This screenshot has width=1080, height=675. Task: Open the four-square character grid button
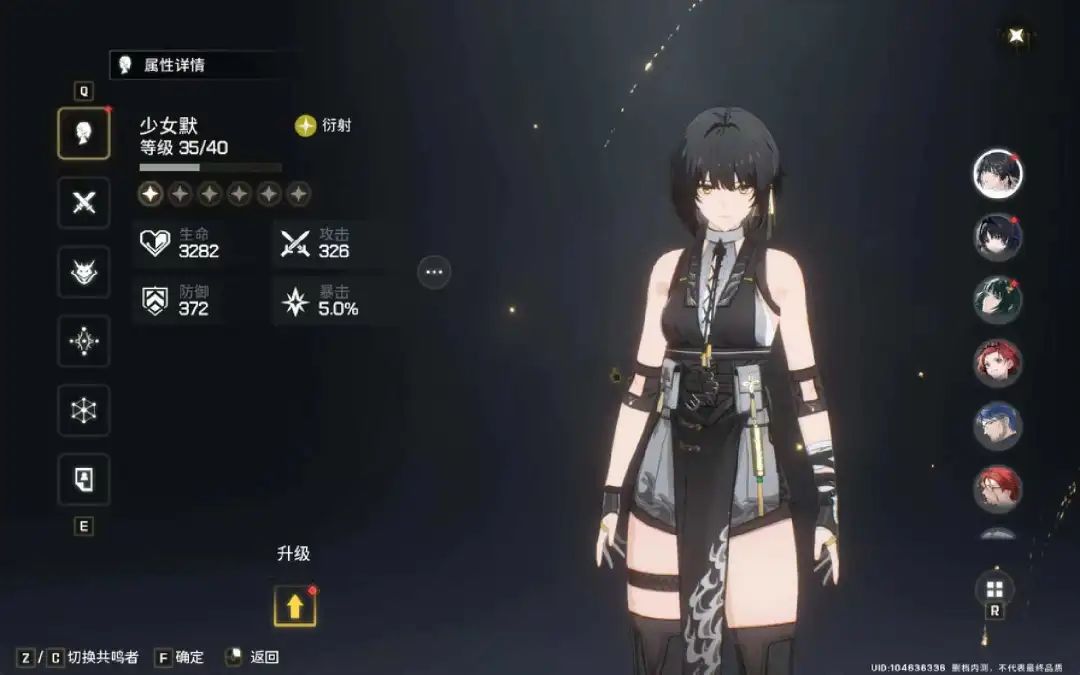coord(995,589)
